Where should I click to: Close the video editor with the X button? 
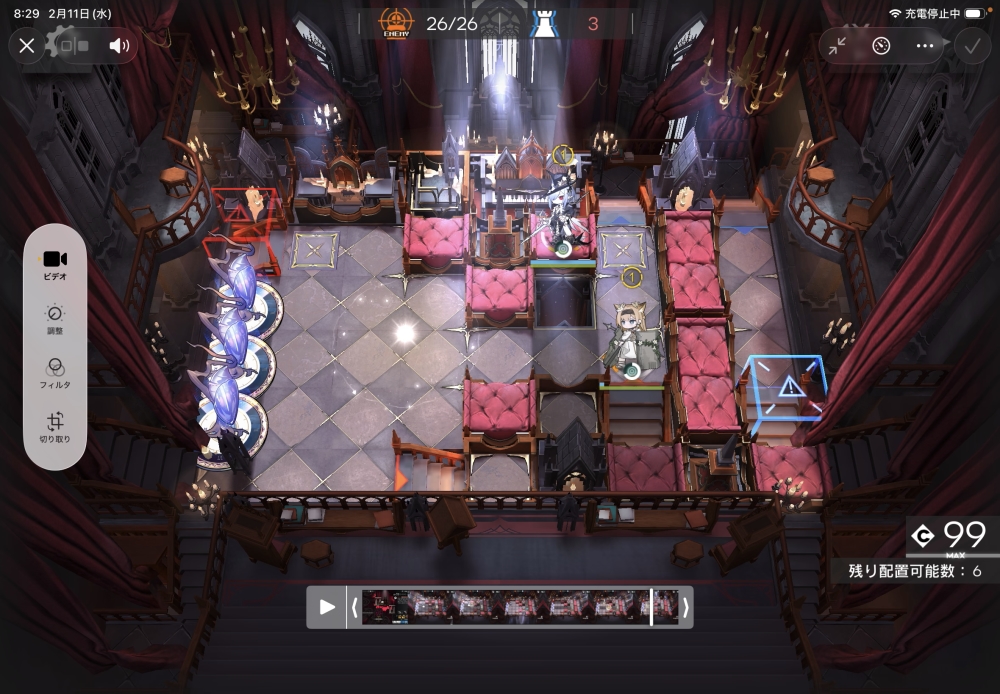click(x=27, y=46)
